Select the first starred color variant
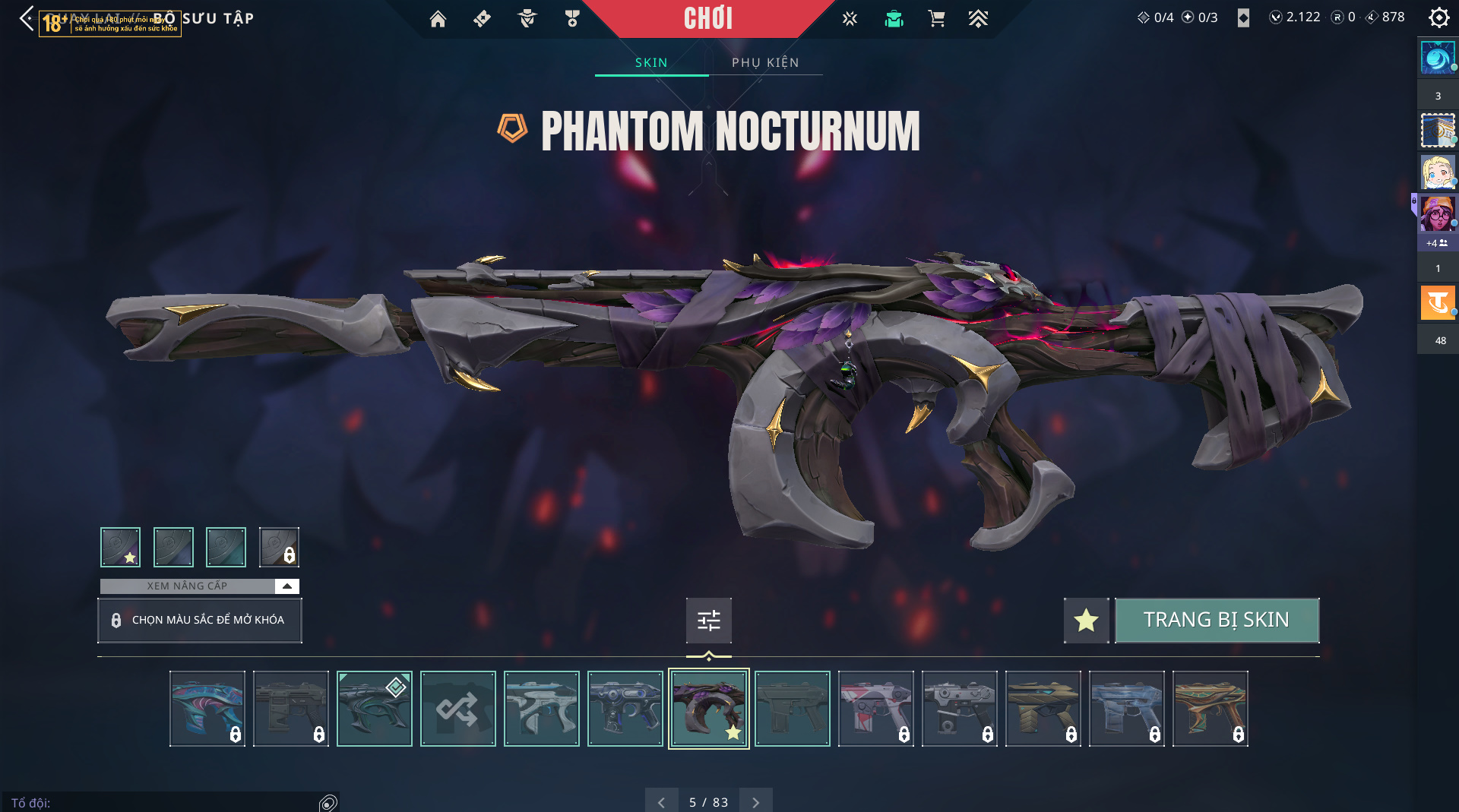The width and height of the screenshot is (1459, 812). 120,547
